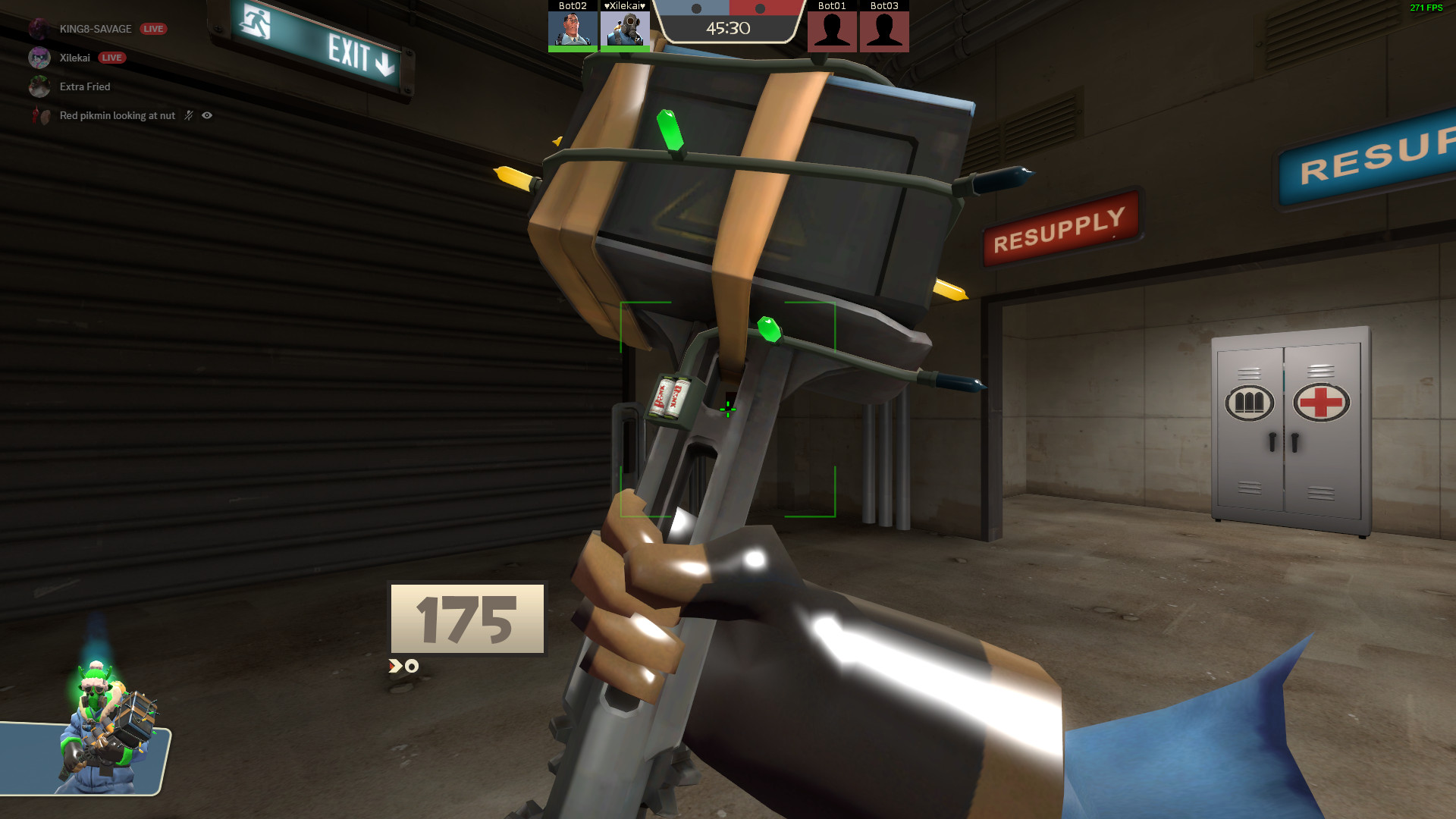Image resolution: width=1456 pixels, height=819 pixels.
Task: Click the BLU team score dot
Action: (x=696, y=8)
